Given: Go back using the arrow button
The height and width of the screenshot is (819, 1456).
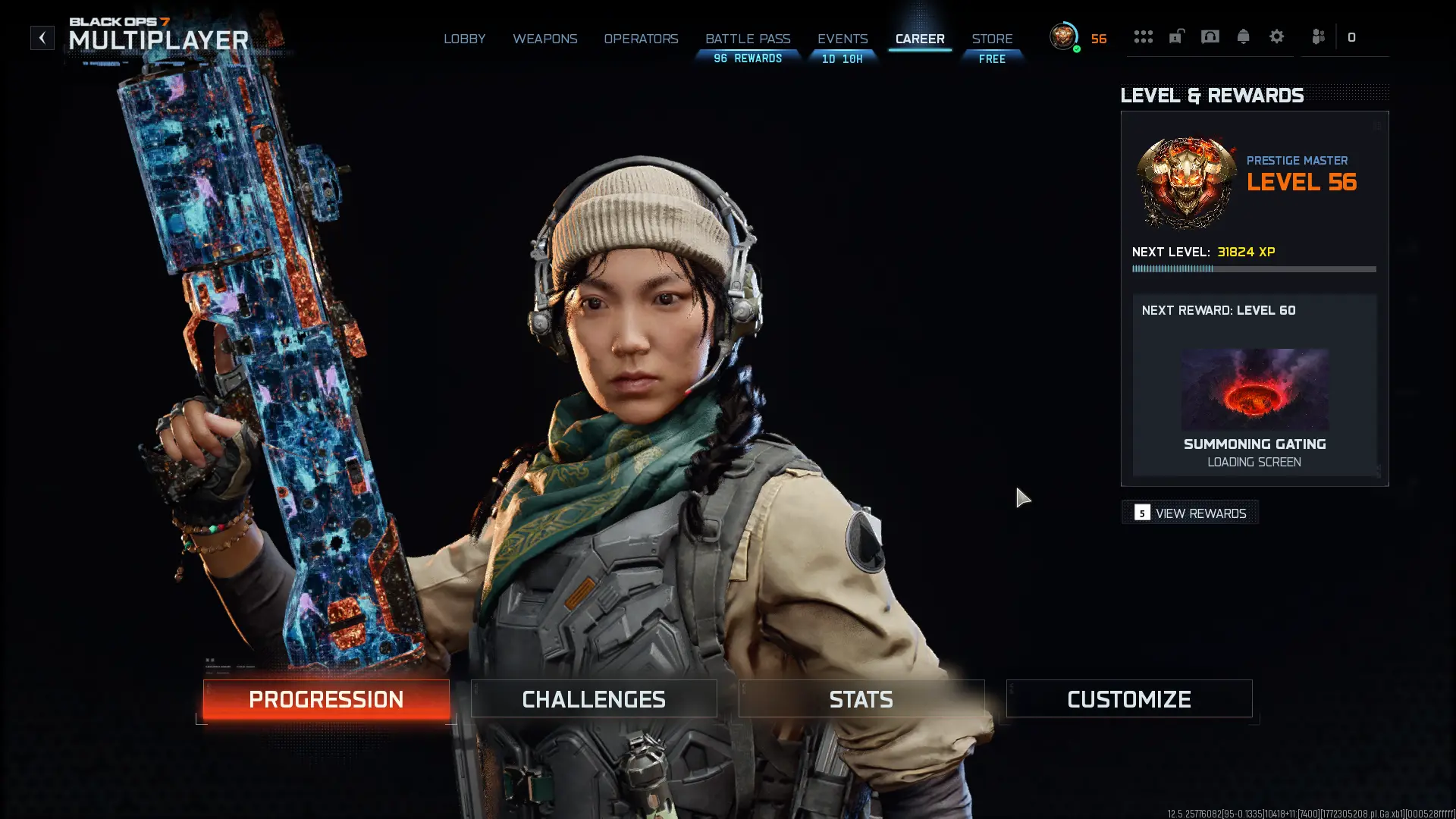Looking at the screenshot, I should pyautogui.click(x=42, y=38).
